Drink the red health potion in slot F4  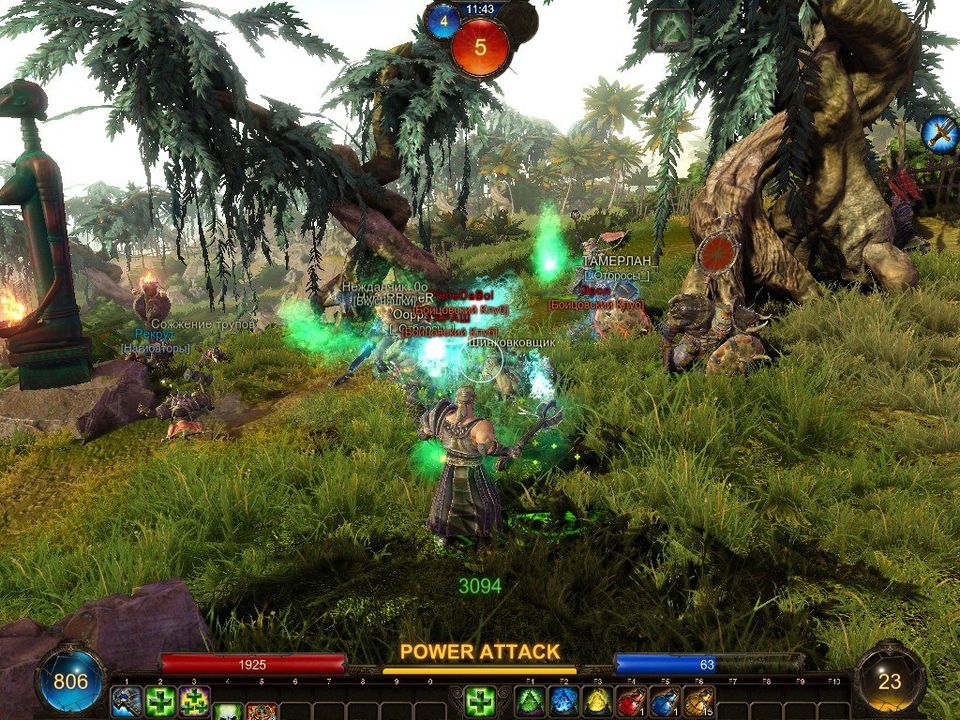[632, 702]
